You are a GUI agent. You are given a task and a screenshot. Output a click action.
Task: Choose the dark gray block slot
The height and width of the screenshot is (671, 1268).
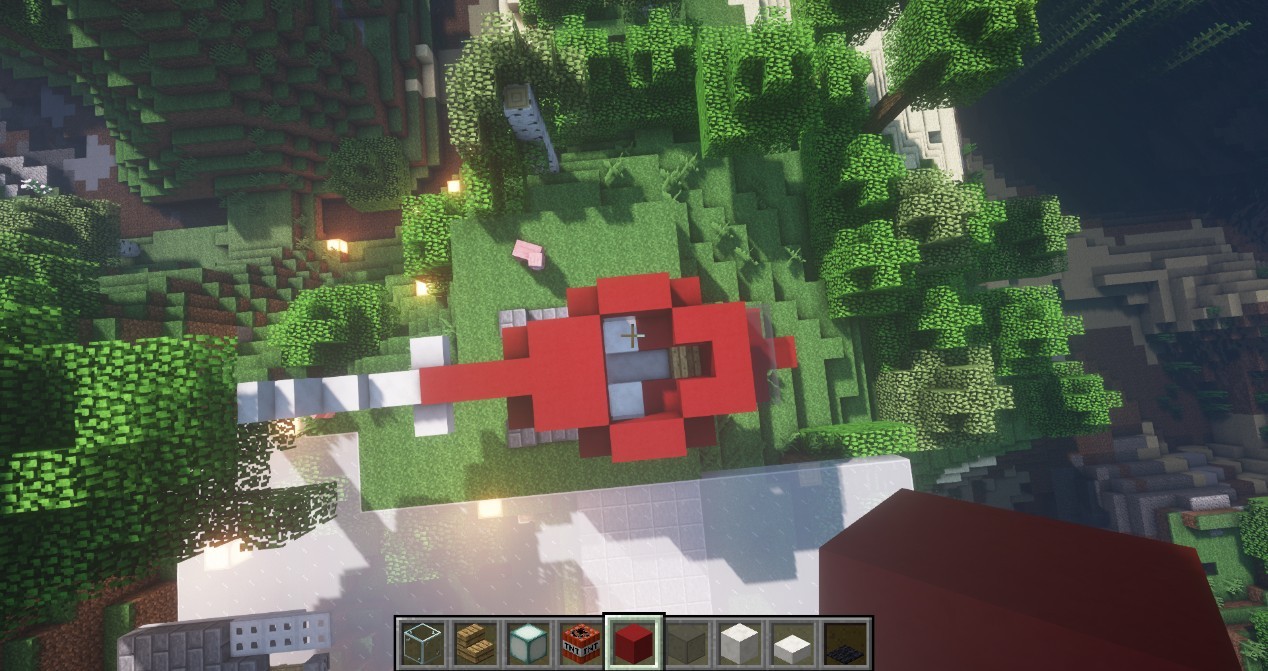(686, 641)
